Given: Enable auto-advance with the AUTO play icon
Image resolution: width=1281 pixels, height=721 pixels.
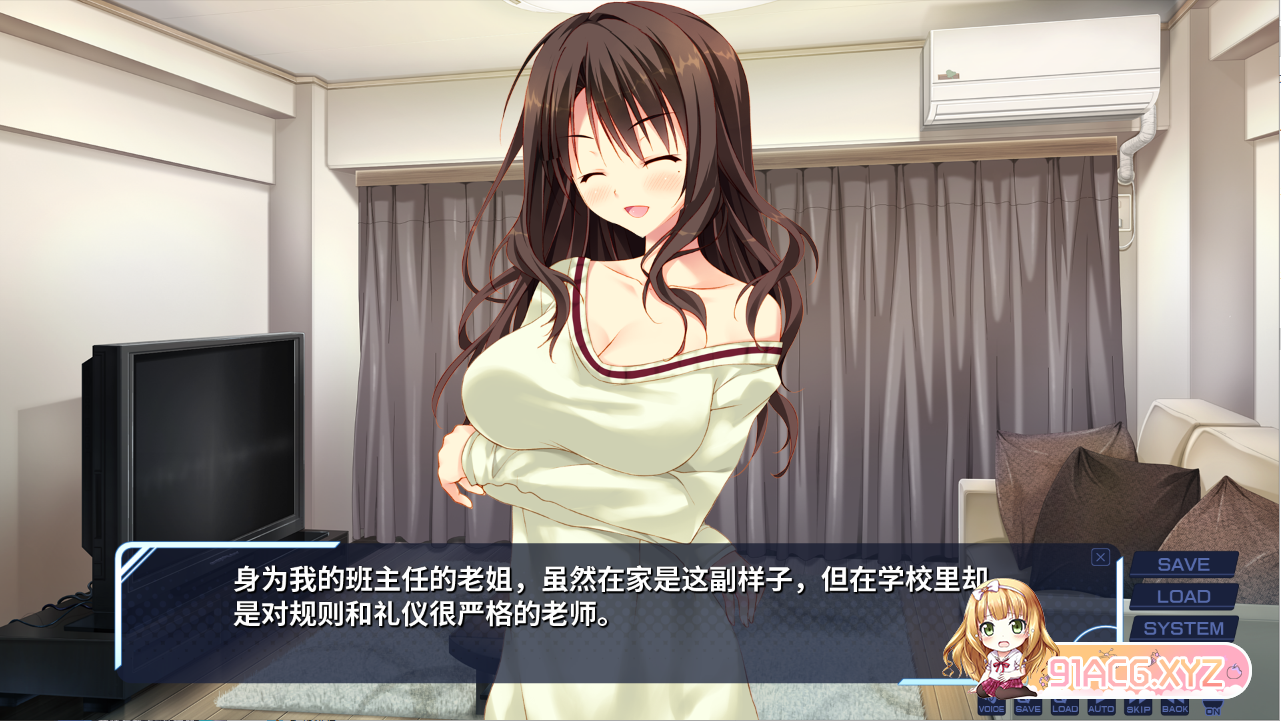Looking at the screenshot, I should (1100, 707).
